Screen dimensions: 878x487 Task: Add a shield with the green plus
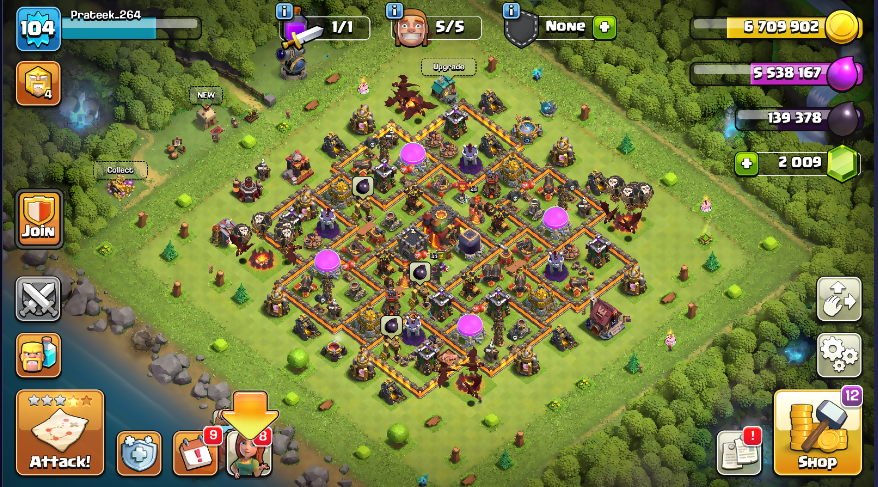point(604,27)
